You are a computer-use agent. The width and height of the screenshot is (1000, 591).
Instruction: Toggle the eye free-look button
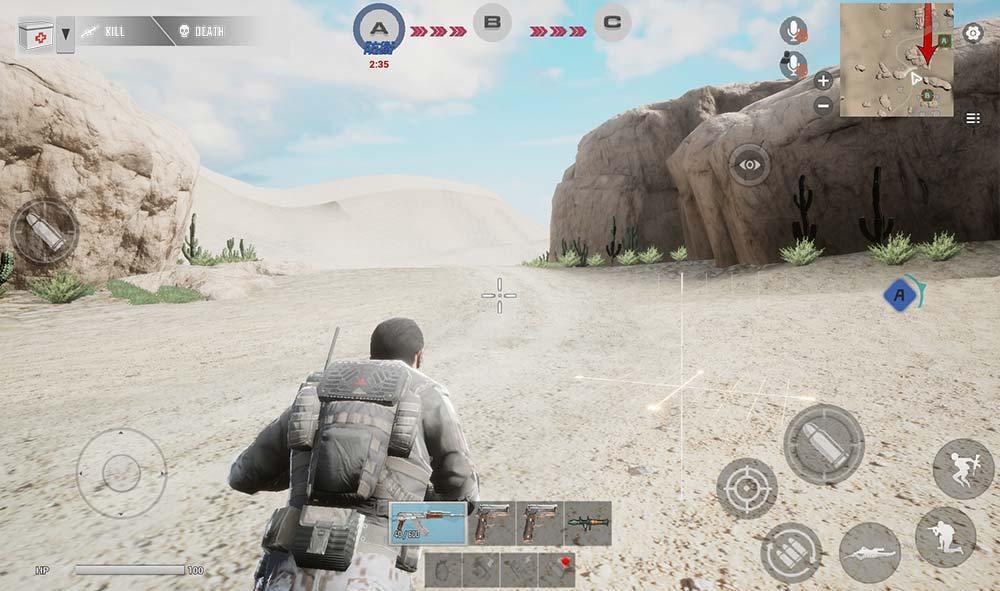pyautogui.click(x=749, y=164)
